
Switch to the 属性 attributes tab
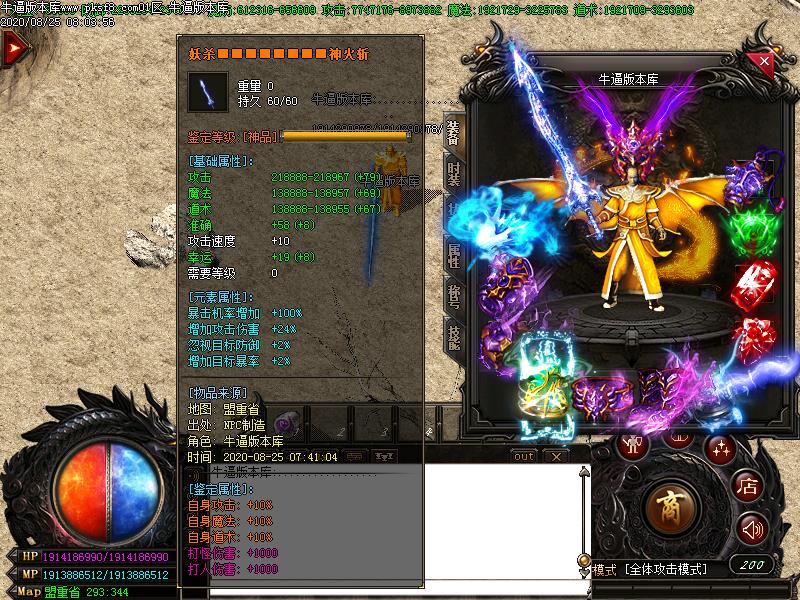tap(454, 257)
